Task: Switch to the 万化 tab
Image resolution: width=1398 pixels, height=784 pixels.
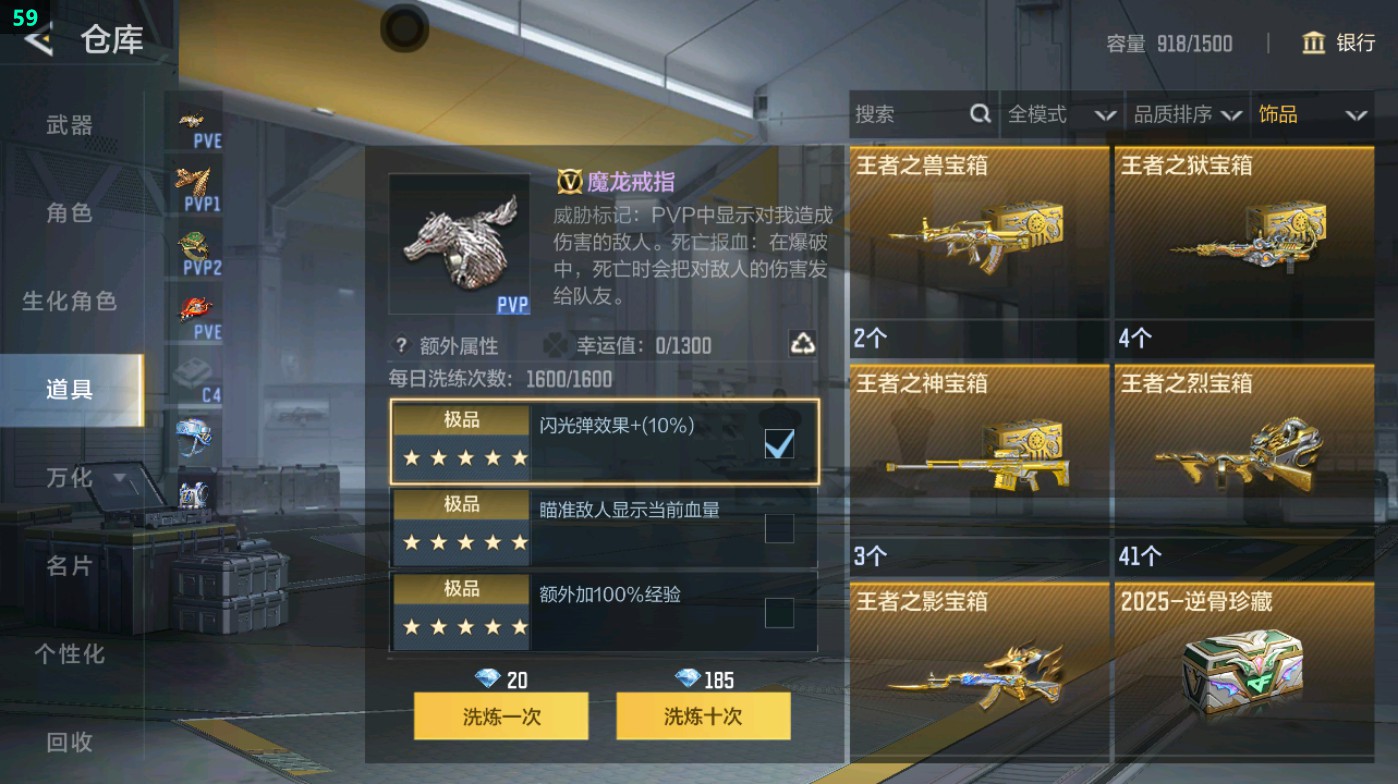Action: tap(67, 478)
